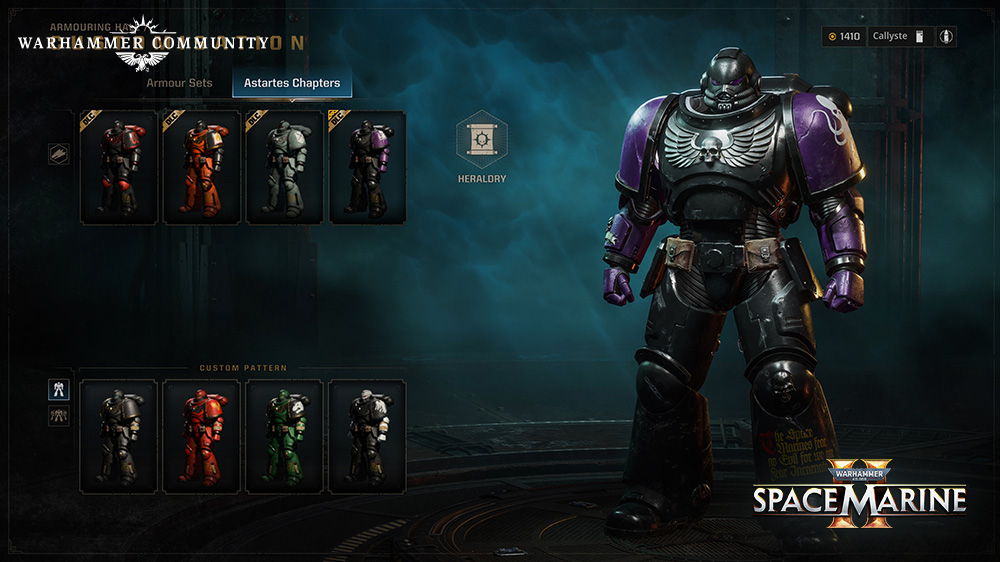Click the circular class emblem icon
The image size is (1000, 562).
[946, 37]
